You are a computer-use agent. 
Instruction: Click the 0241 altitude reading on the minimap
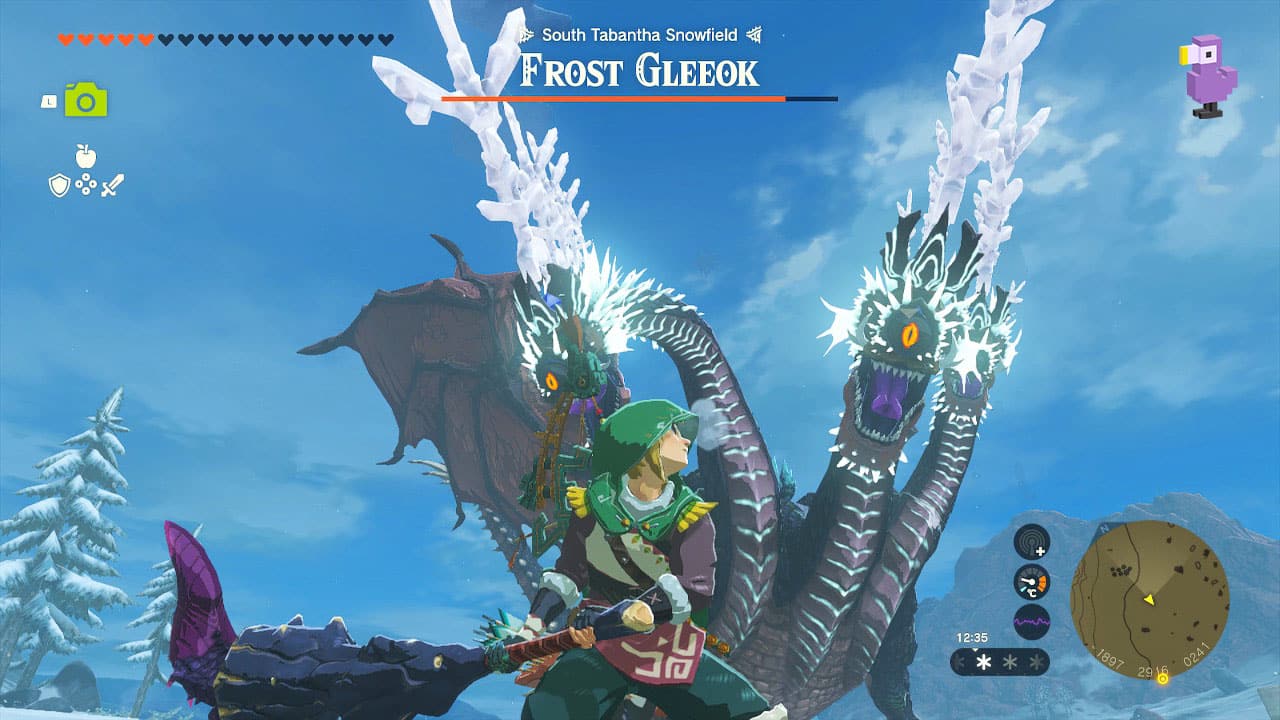click(x=1196, y=655)
